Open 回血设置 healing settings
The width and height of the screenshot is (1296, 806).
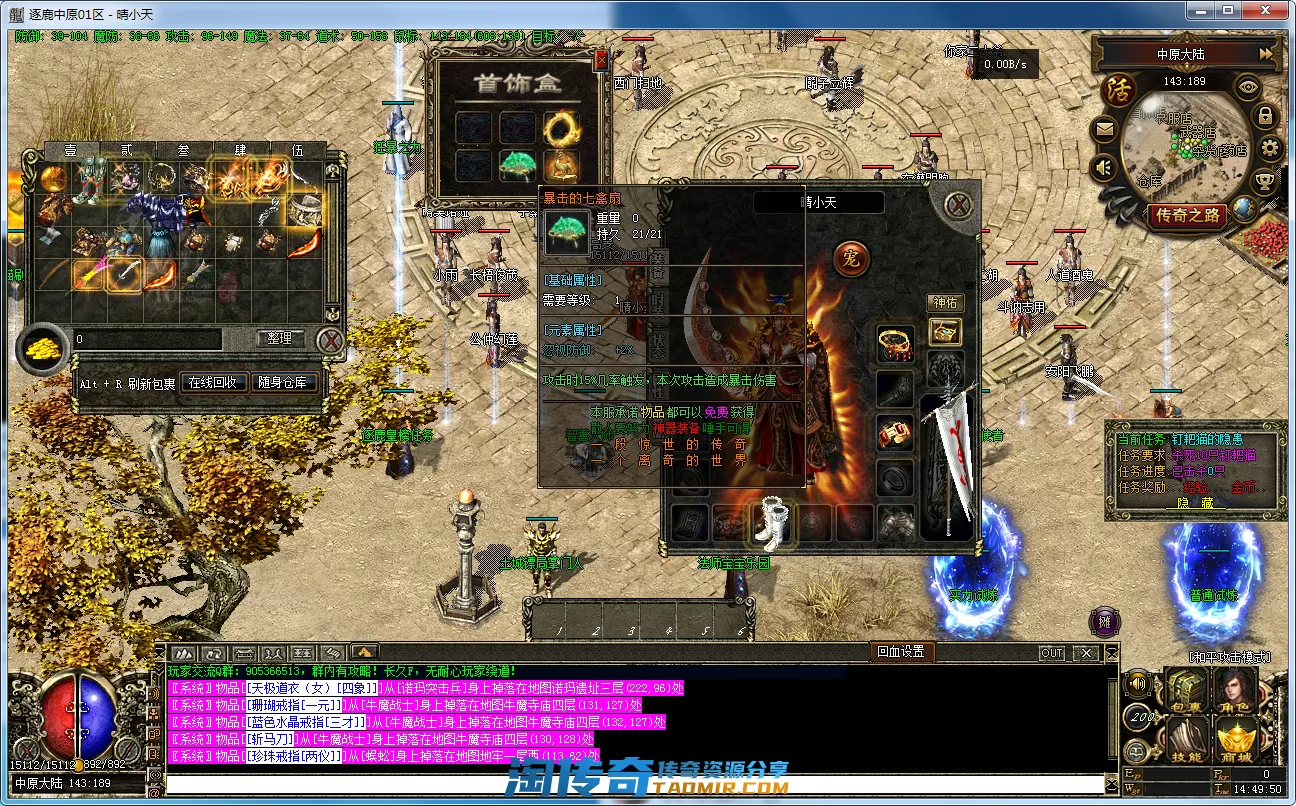pyautogui.click(x=900, y=652)
